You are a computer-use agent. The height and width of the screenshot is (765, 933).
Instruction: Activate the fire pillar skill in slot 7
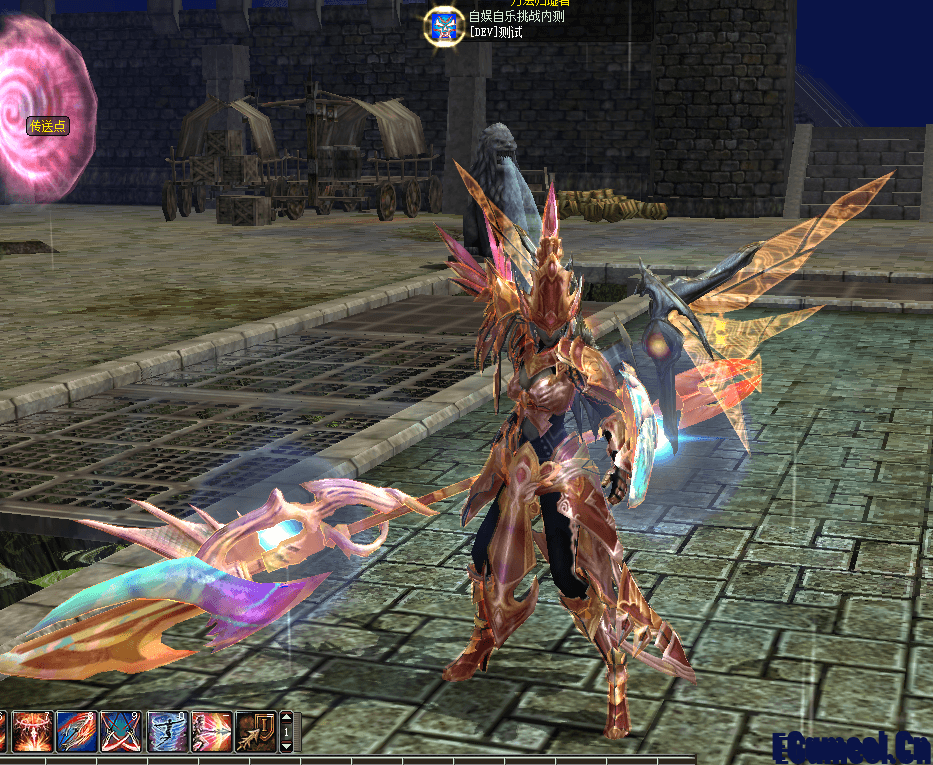tap(30, 731)
